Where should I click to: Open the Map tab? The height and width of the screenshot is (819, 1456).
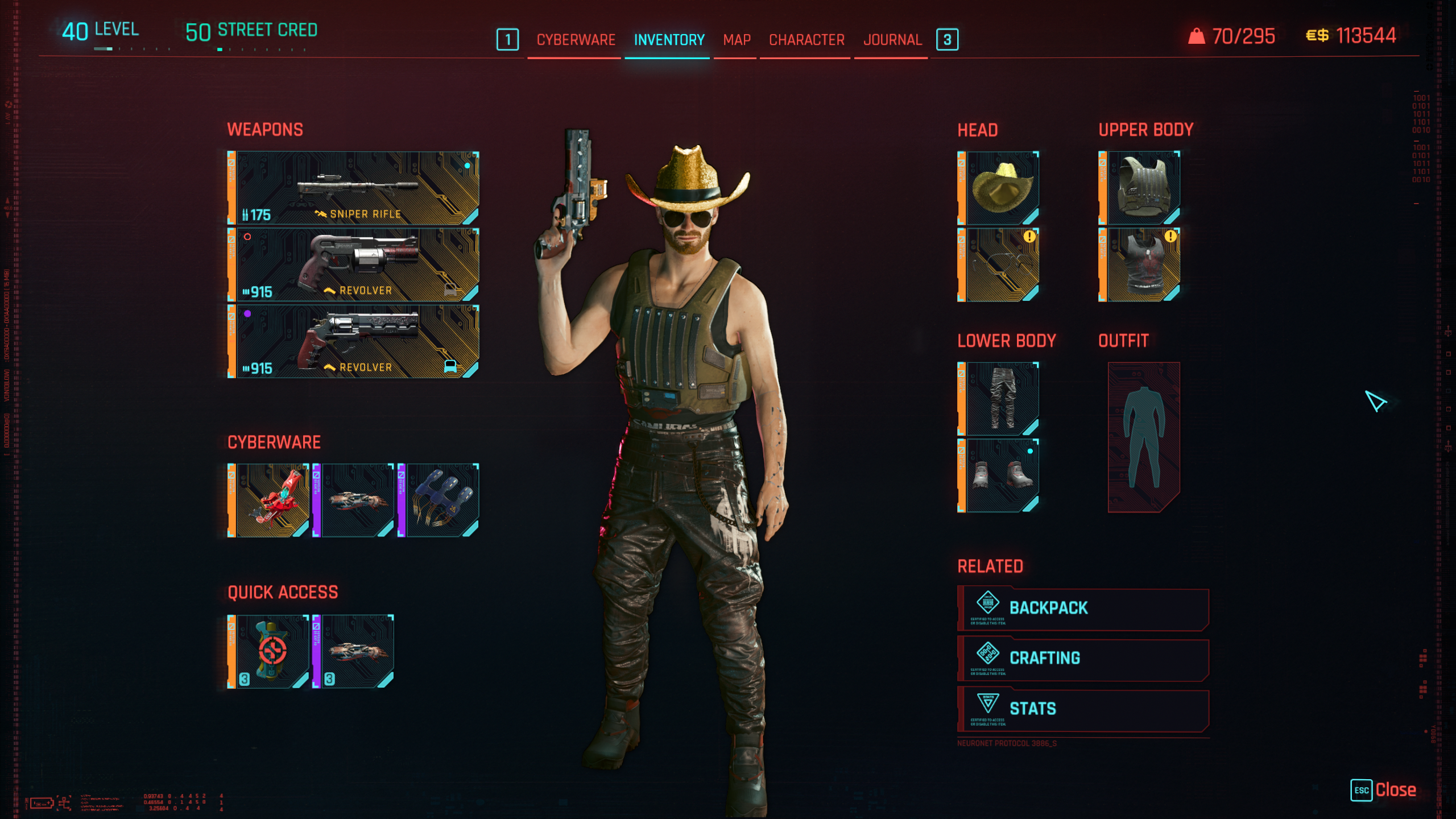point(737,40)
